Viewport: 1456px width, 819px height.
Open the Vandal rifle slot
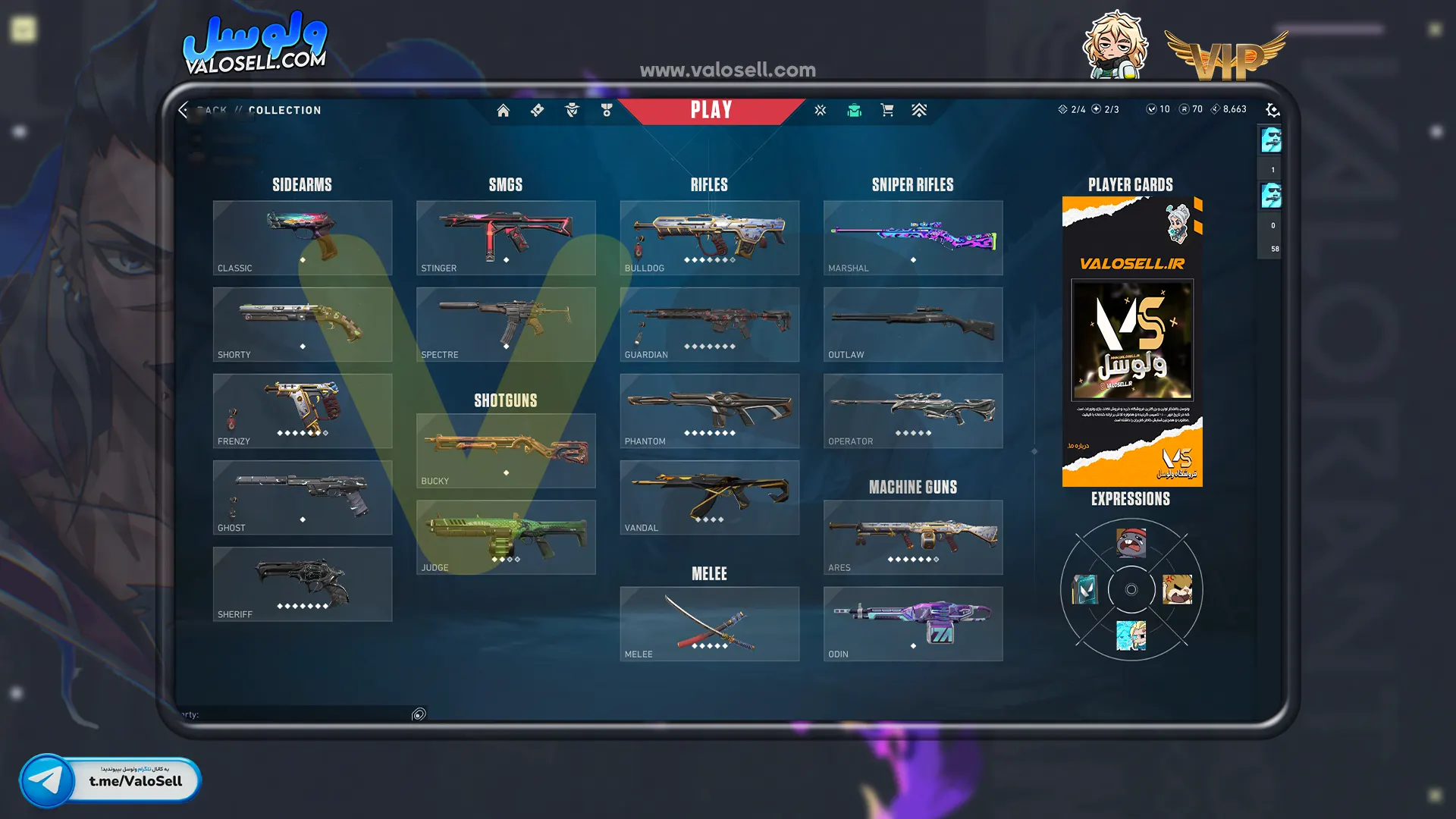(x=709, y=497)
